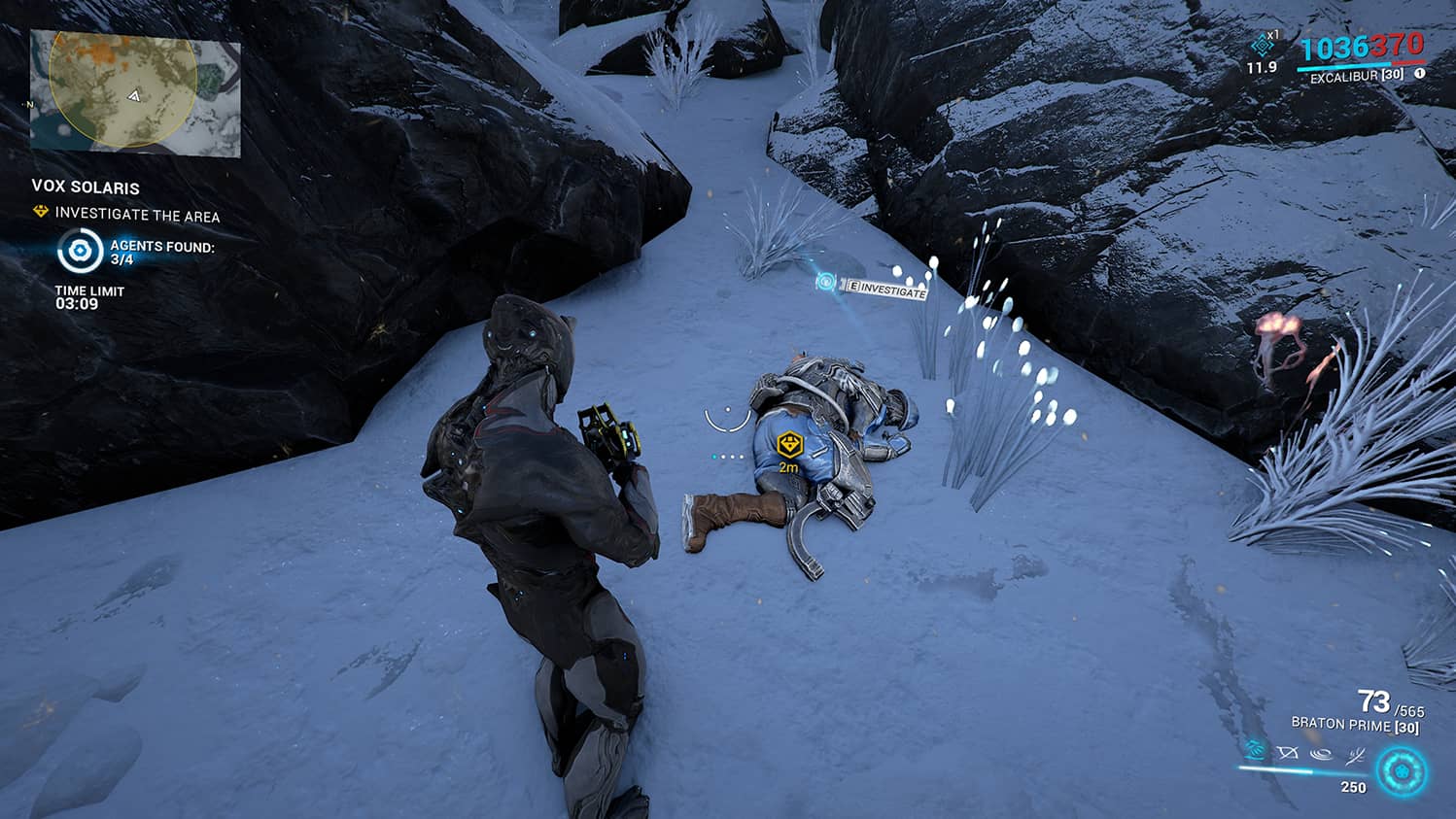Click the Agents Found target icon

tap(80, 252)
